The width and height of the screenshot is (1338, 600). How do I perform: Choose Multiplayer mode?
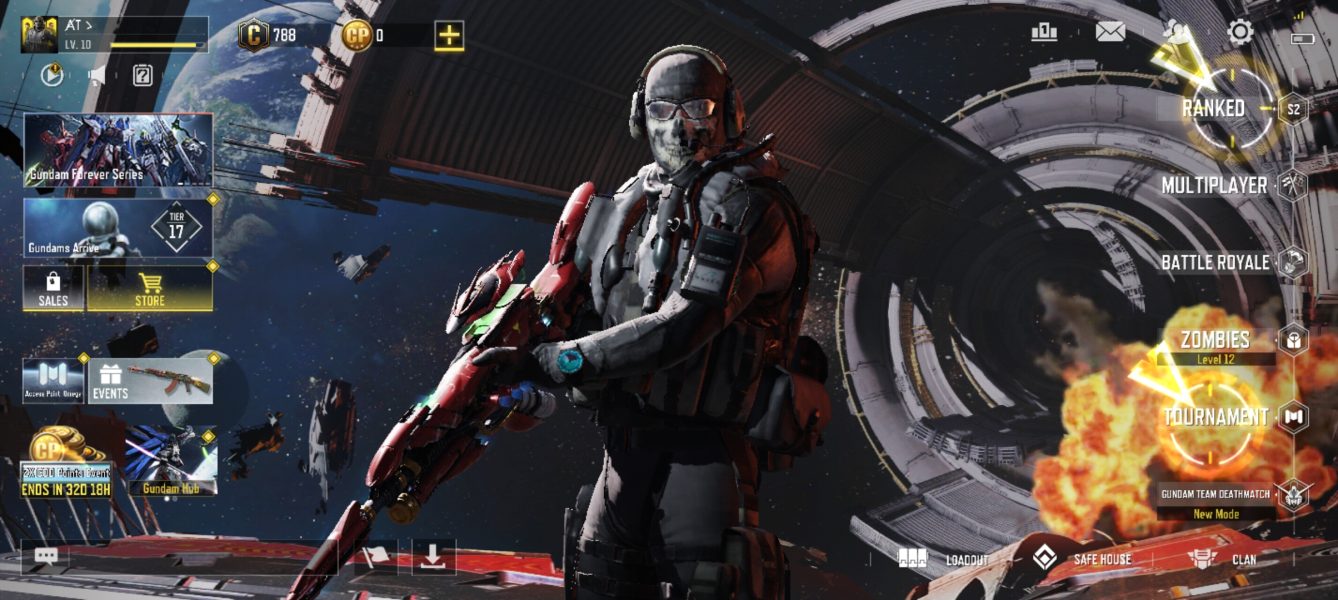click(1214, 185)
